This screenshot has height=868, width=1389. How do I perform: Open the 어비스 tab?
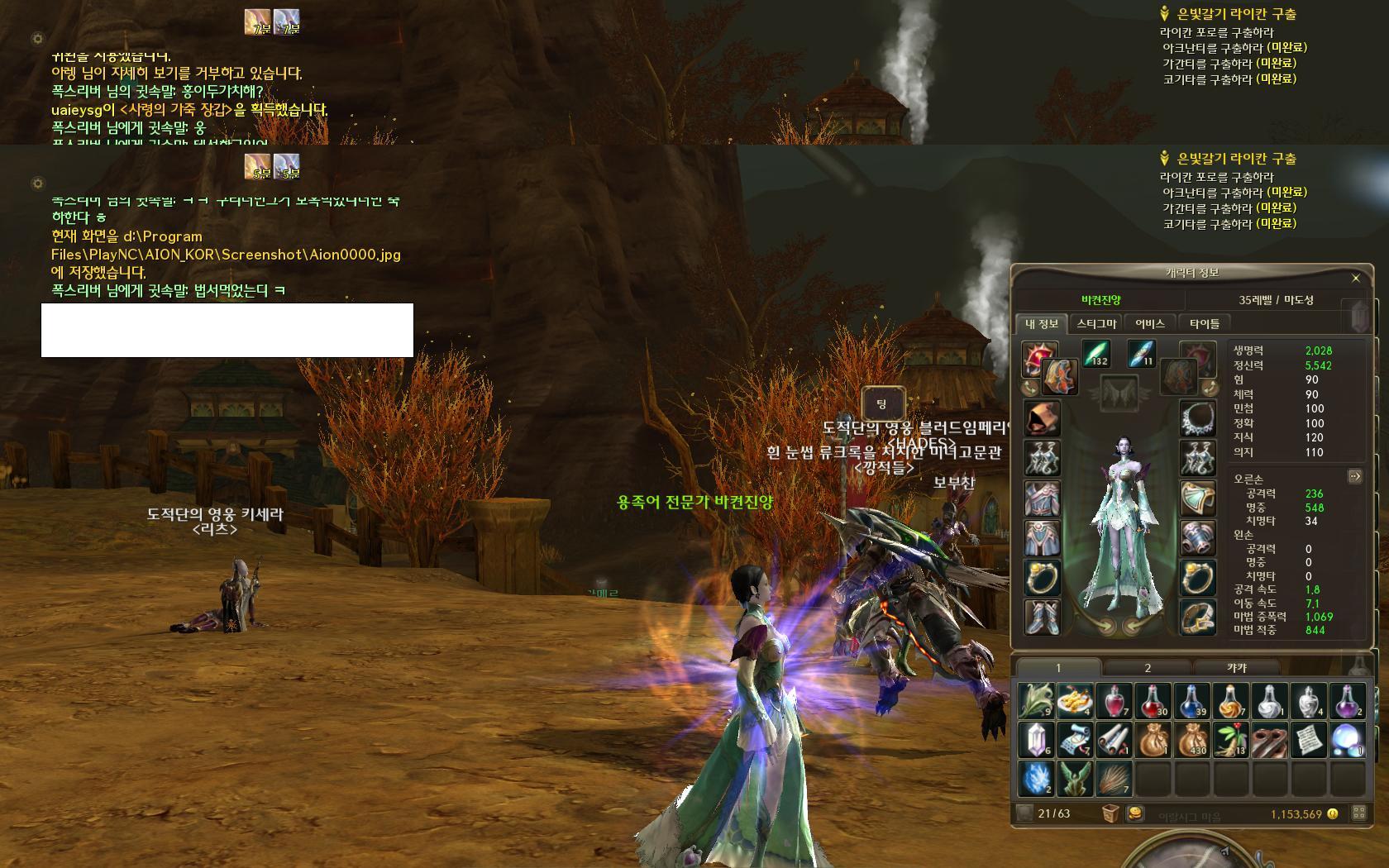tap(1149, 323)
